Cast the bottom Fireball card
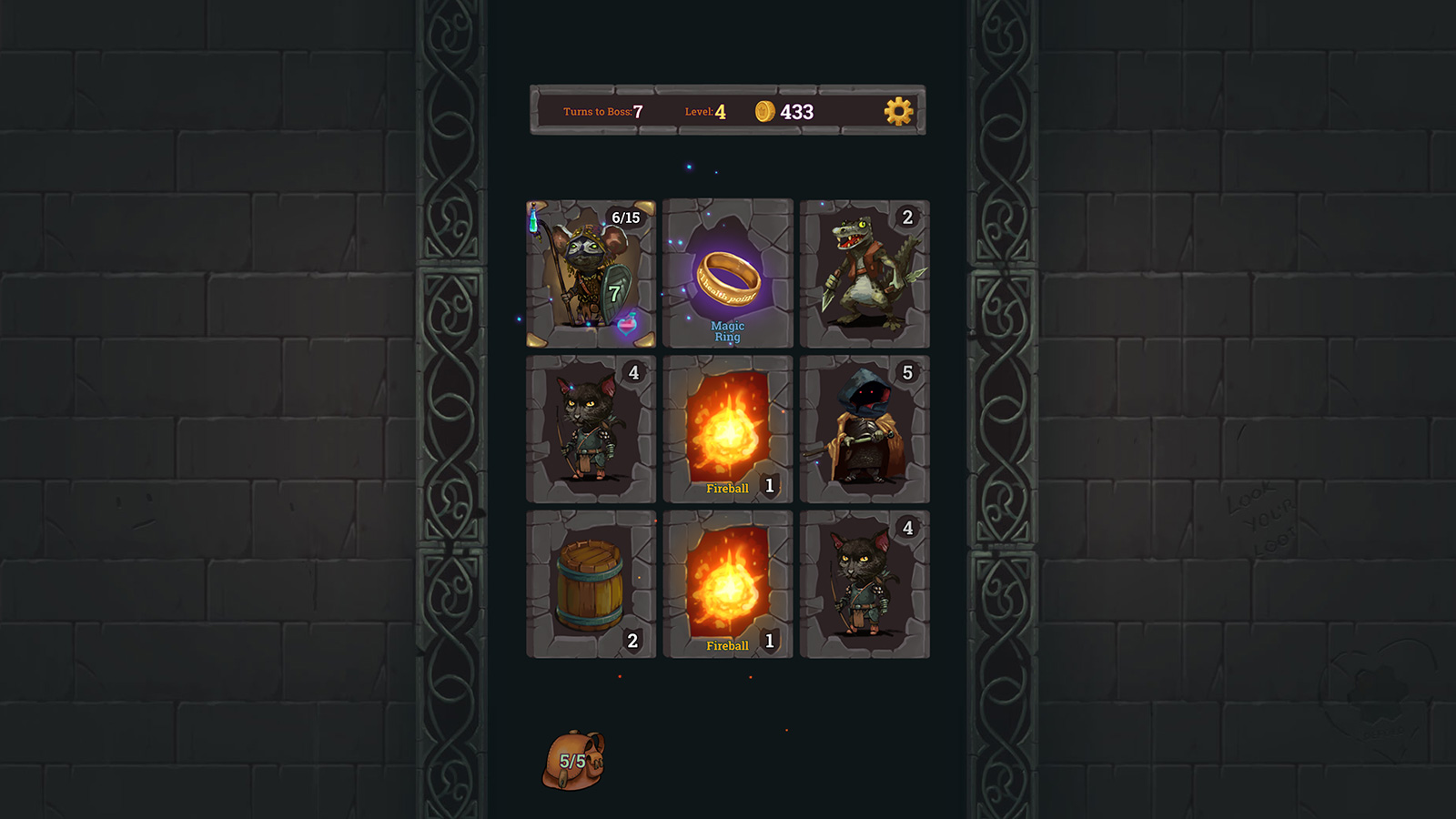Viewport: 1456px width, 819px height. [x=727, y=582]
